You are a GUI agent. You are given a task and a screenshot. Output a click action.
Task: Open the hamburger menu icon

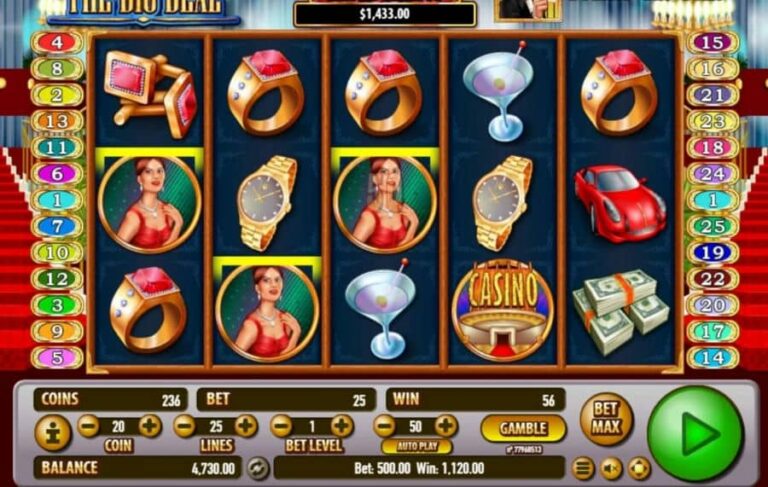pos(583,467)
